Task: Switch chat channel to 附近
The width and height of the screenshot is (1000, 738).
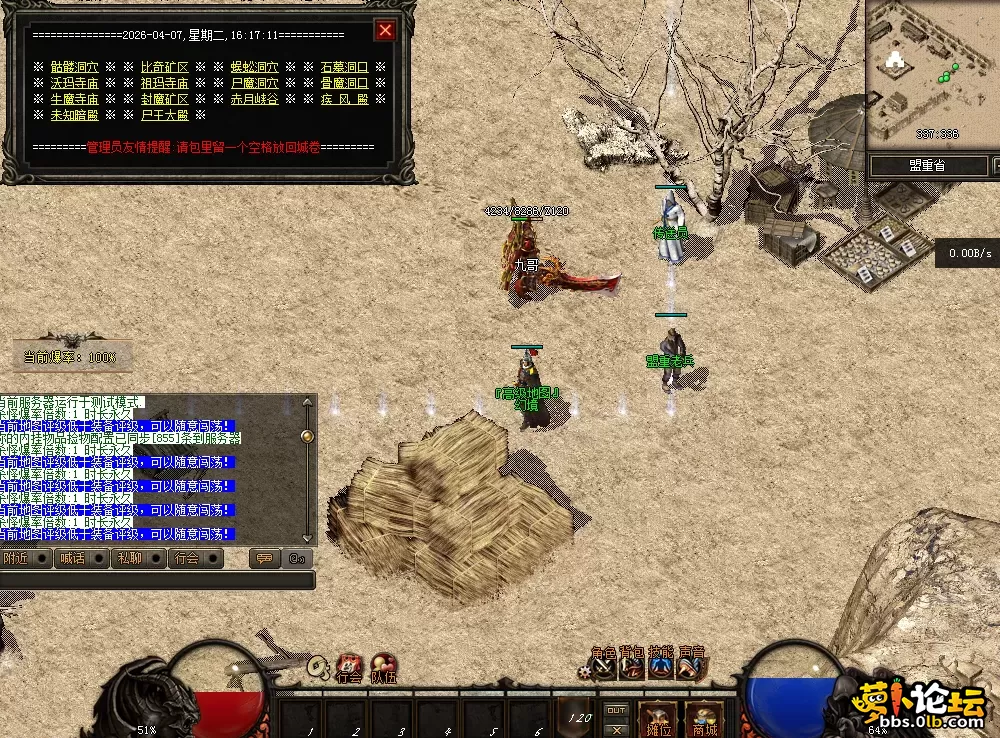Action: click(17, 559)
